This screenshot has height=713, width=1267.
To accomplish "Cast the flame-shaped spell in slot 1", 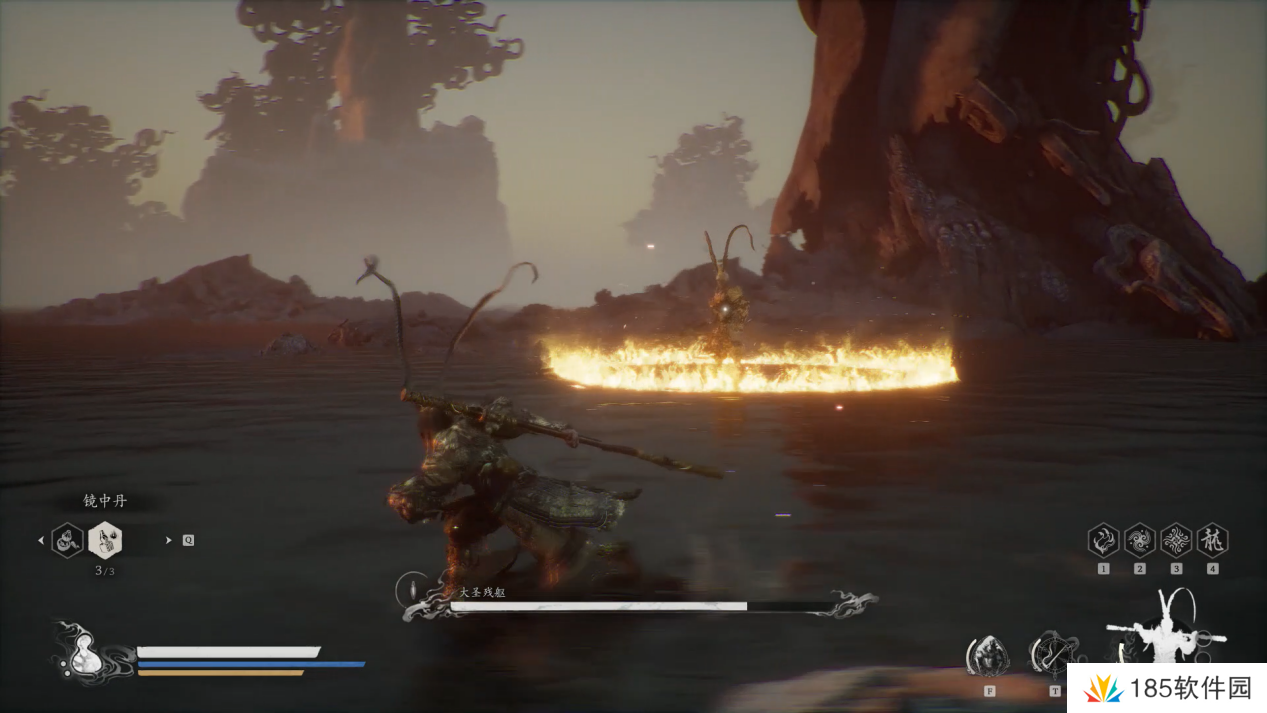I will pyautogui.click(x=1103, y=541).
